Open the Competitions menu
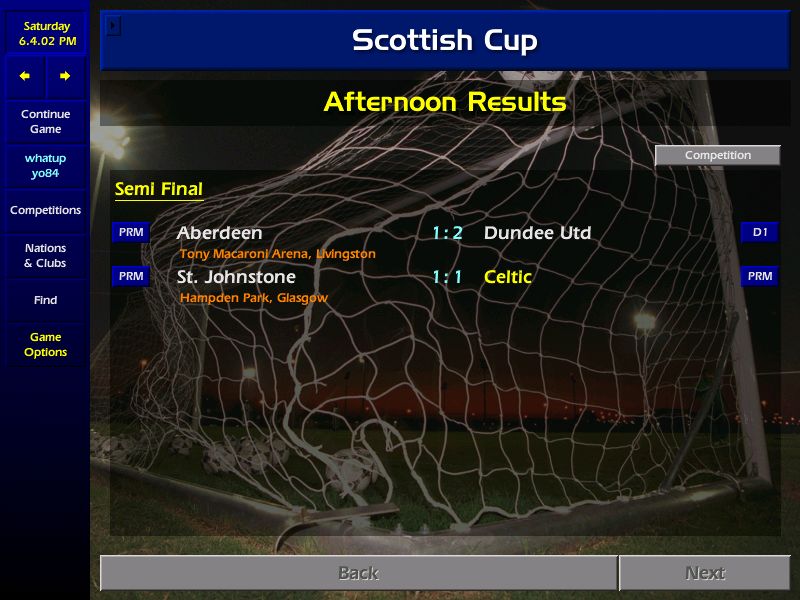 [45, 210]
